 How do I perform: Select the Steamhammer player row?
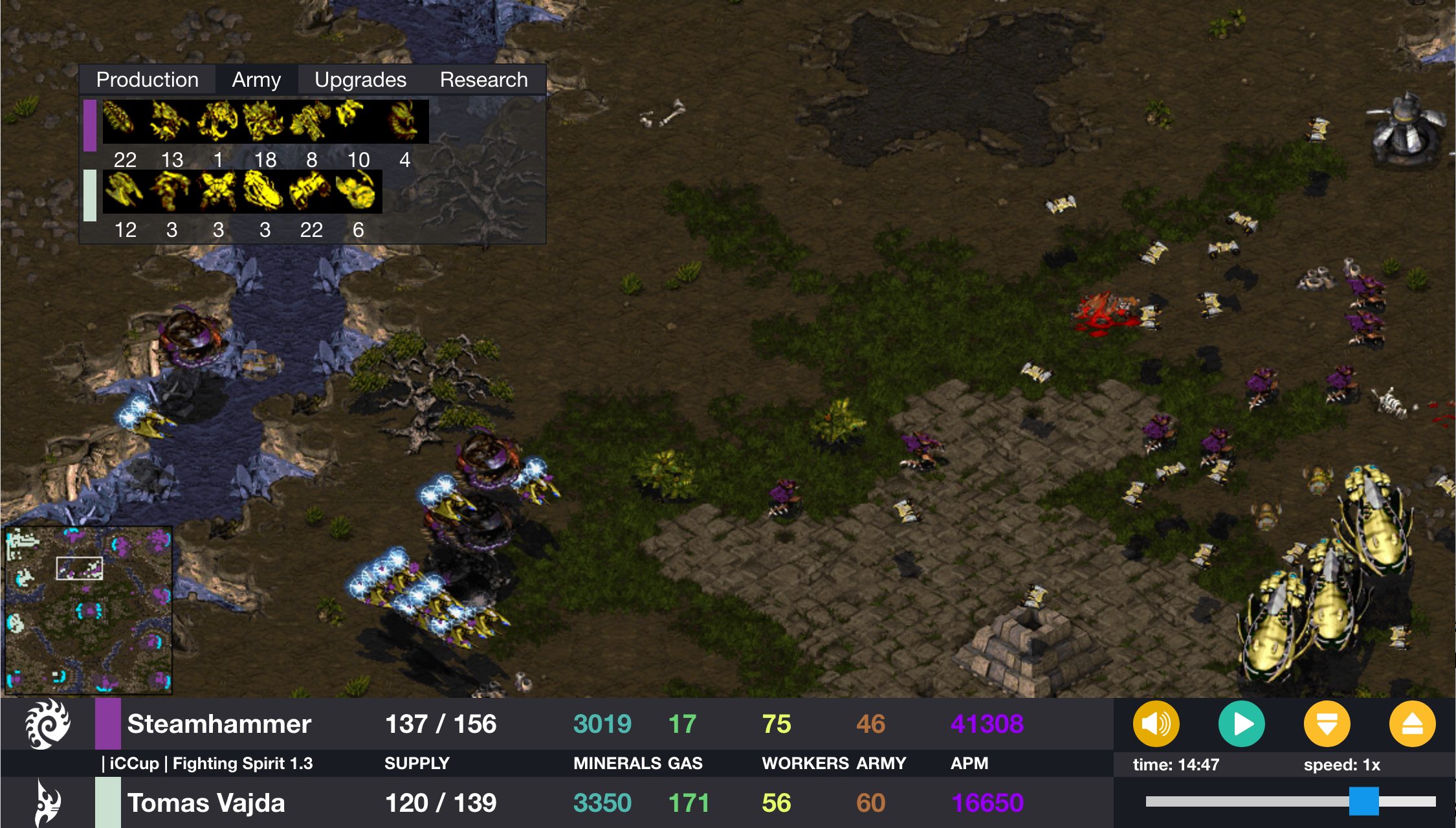pyautogui.click(x=219, y=724)
